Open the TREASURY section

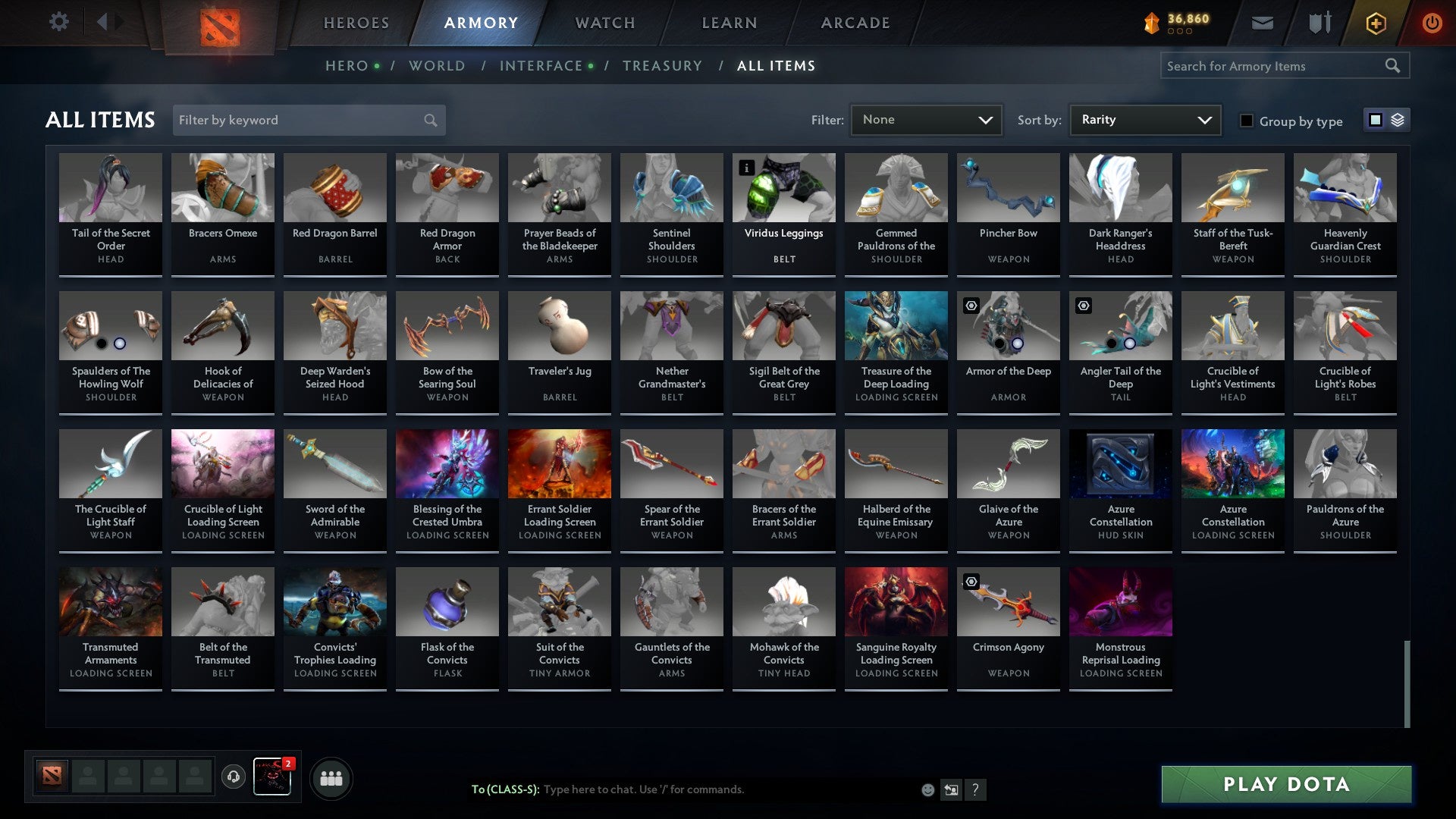(661, 66)
